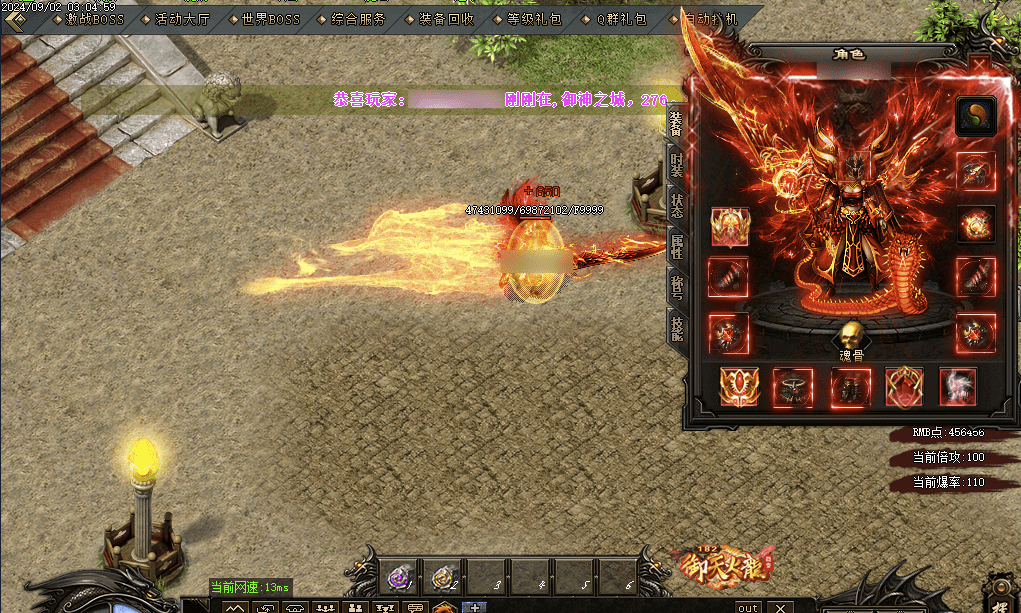Viewport: 1021px width, 613px height.
Task: Show the 称号 titles tab
Action: click(676, 288)
